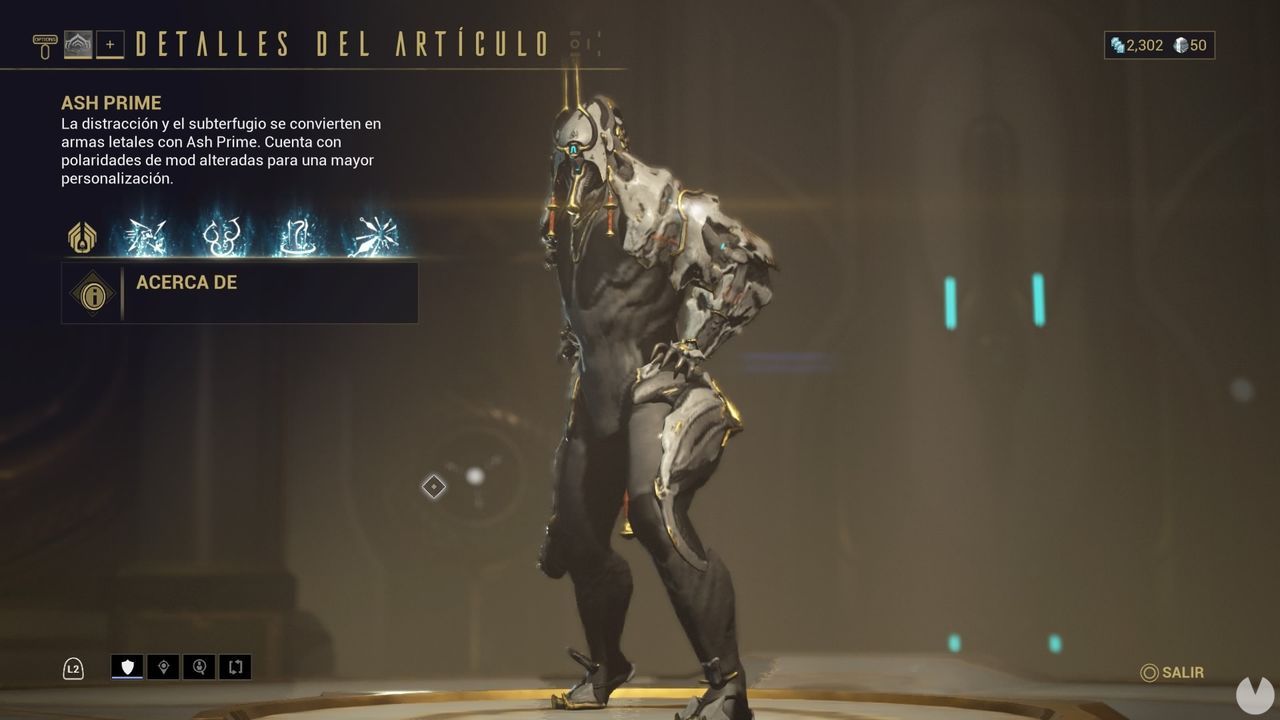This screenshot has width=1280, height=720.
Task: Toggle the info diamond next to ACERCA DE
Action: [93, 294]
